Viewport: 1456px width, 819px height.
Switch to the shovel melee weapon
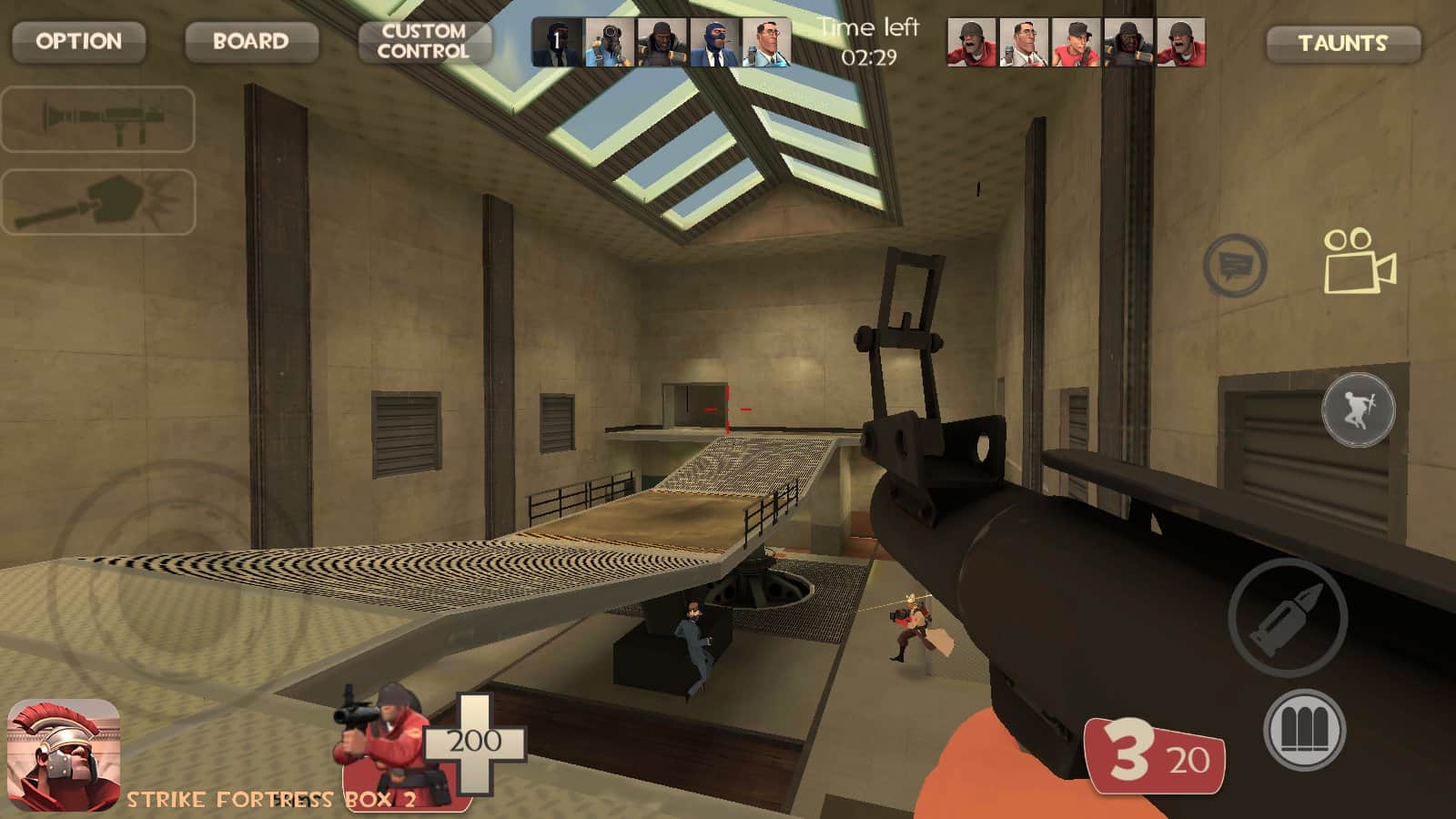[x=98, y=202]
